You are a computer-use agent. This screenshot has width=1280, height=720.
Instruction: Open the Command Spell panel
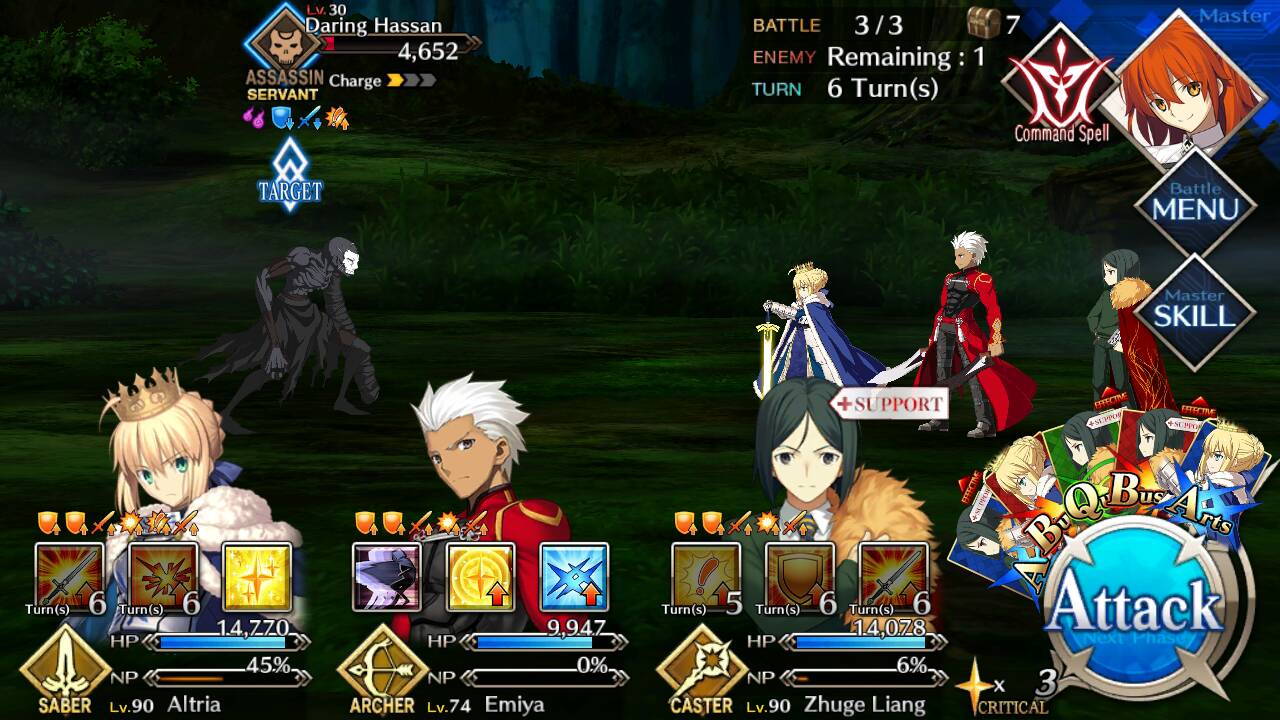[x=1060, y=85]
